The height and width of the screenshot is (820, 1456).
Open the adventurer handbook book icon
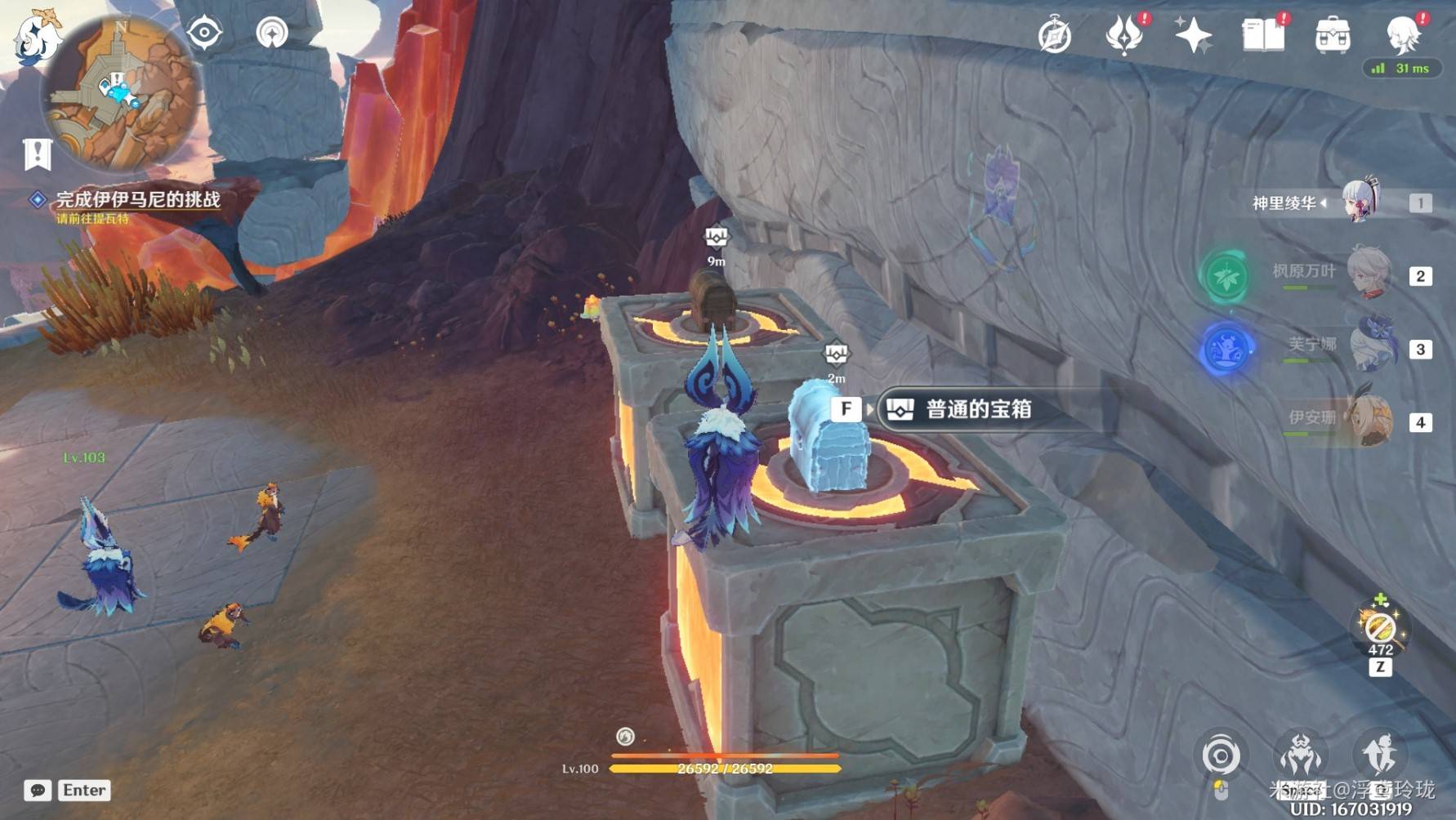pyautogui.click(x=1262, y=35)
